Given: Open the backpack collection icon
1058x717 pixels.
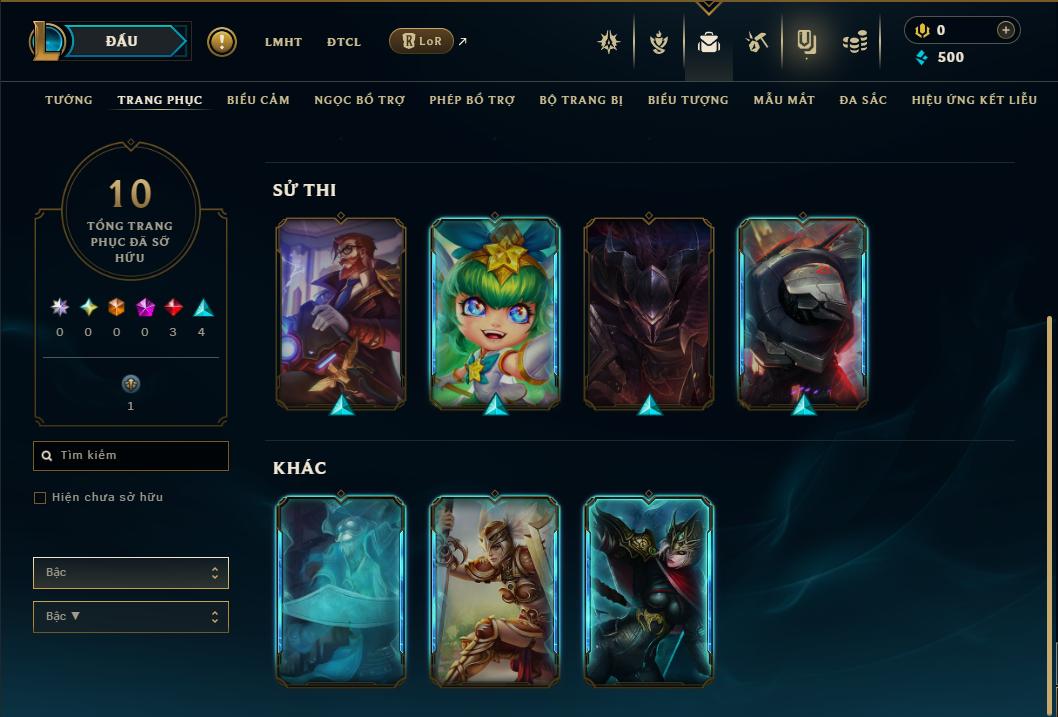Looking at the screenshot, I should 709,42.
